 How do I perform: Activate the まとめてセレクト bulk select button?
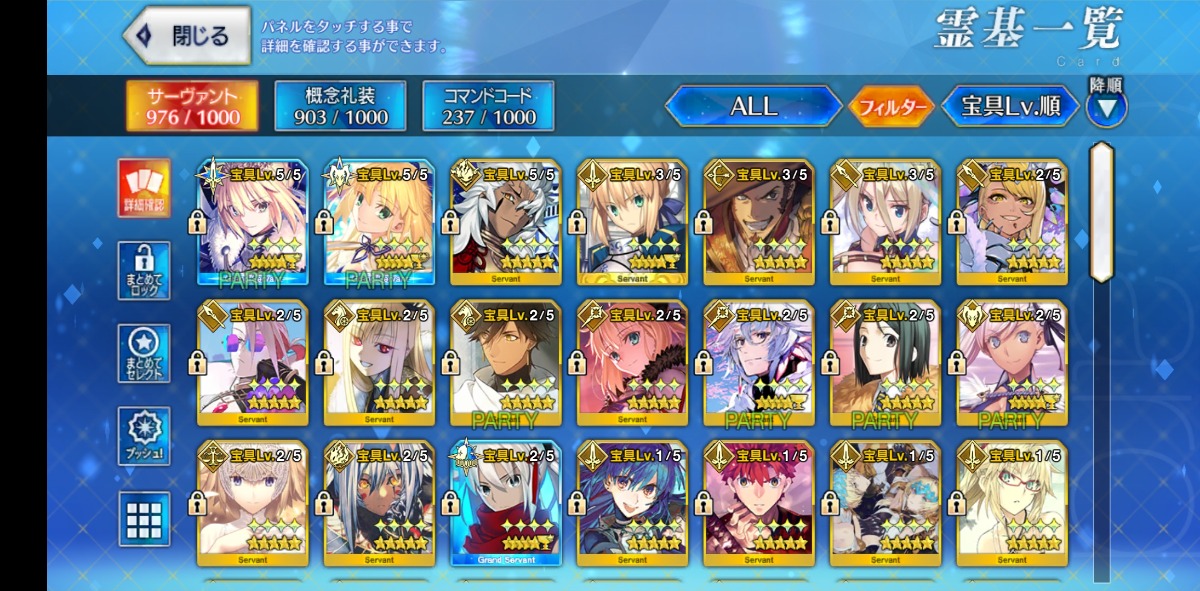tap(144, 352)
